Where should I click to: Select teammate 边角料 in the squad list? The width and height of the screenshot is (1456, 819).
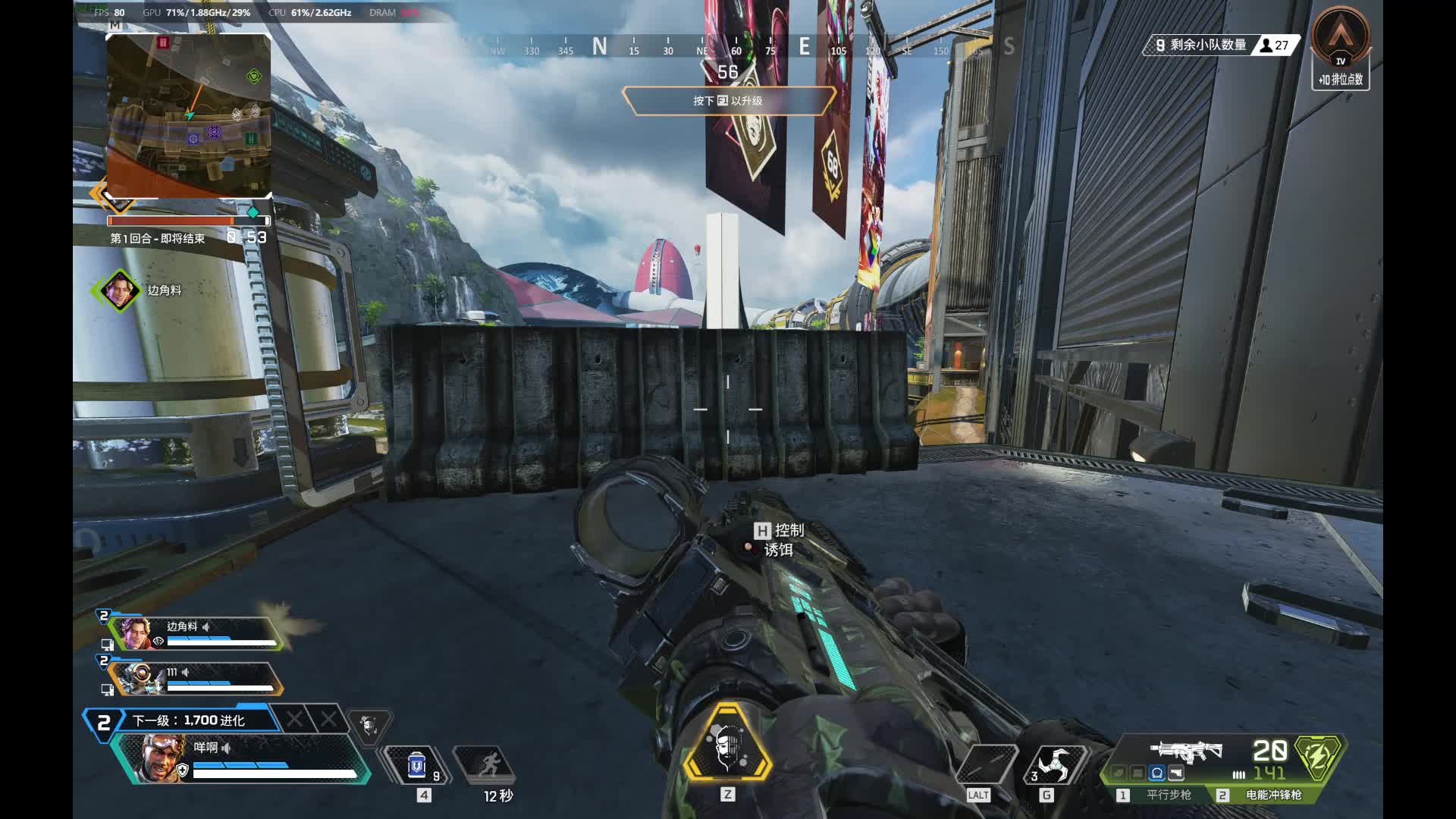pos(196,634)
